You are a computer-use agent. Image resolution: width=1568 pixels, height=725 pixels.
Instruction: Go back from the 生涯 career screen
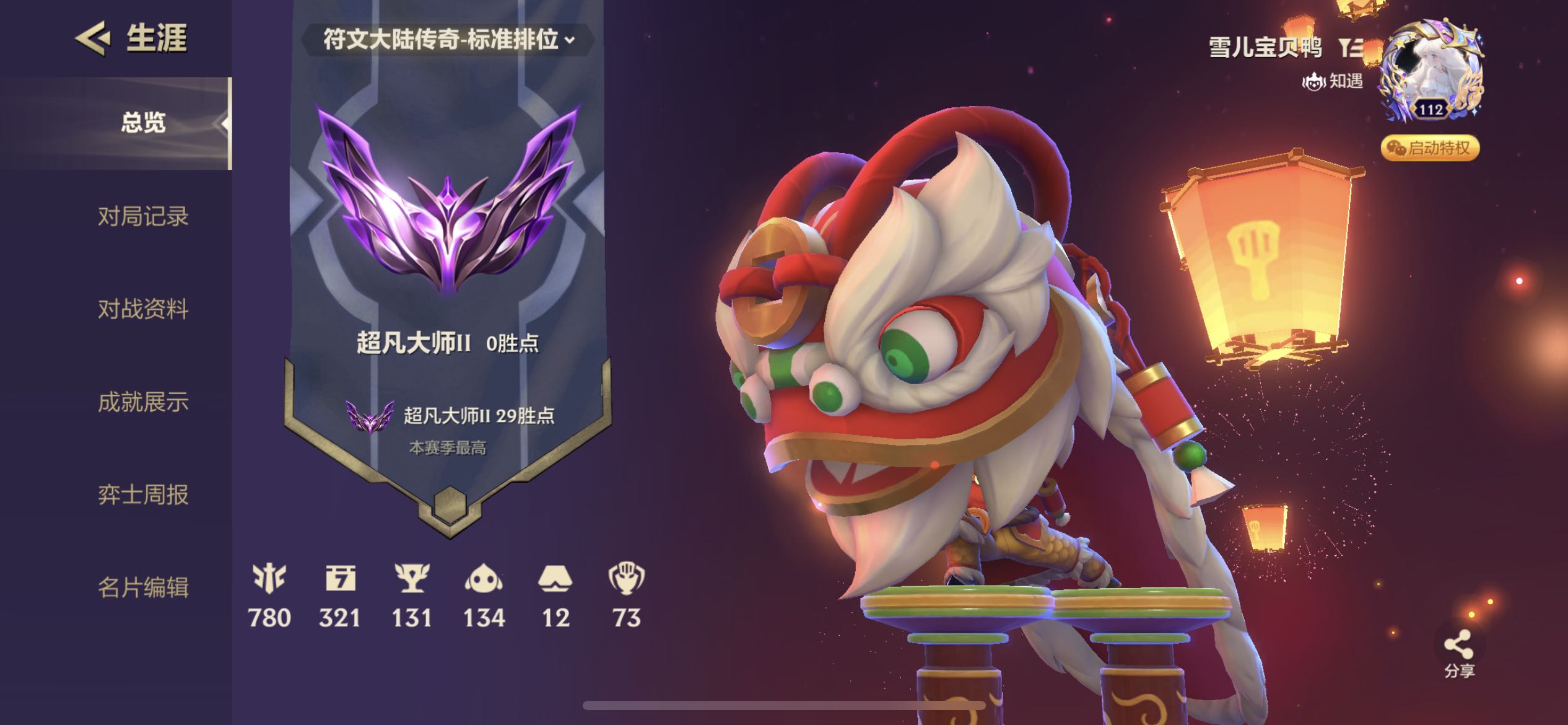tap(93, 38)
